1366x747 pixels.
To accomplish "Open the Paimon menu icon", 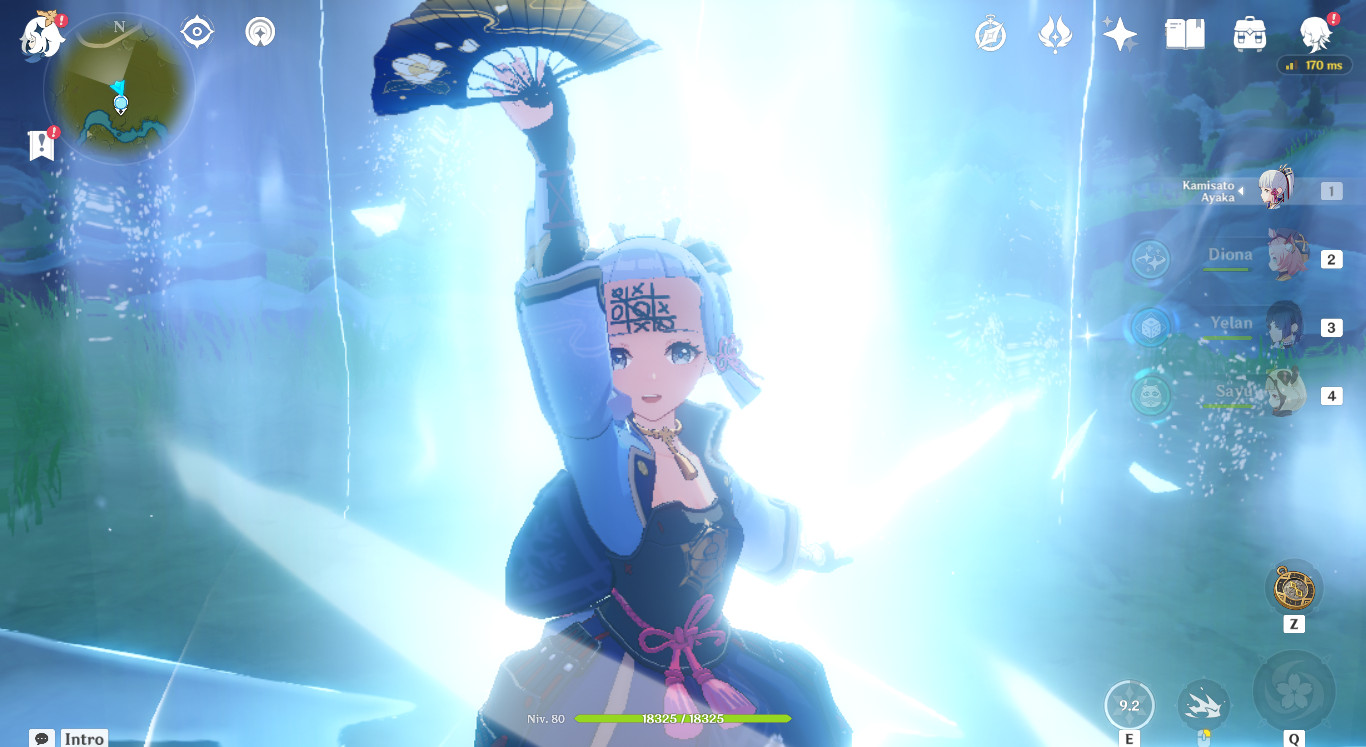I will pos(40,33).
